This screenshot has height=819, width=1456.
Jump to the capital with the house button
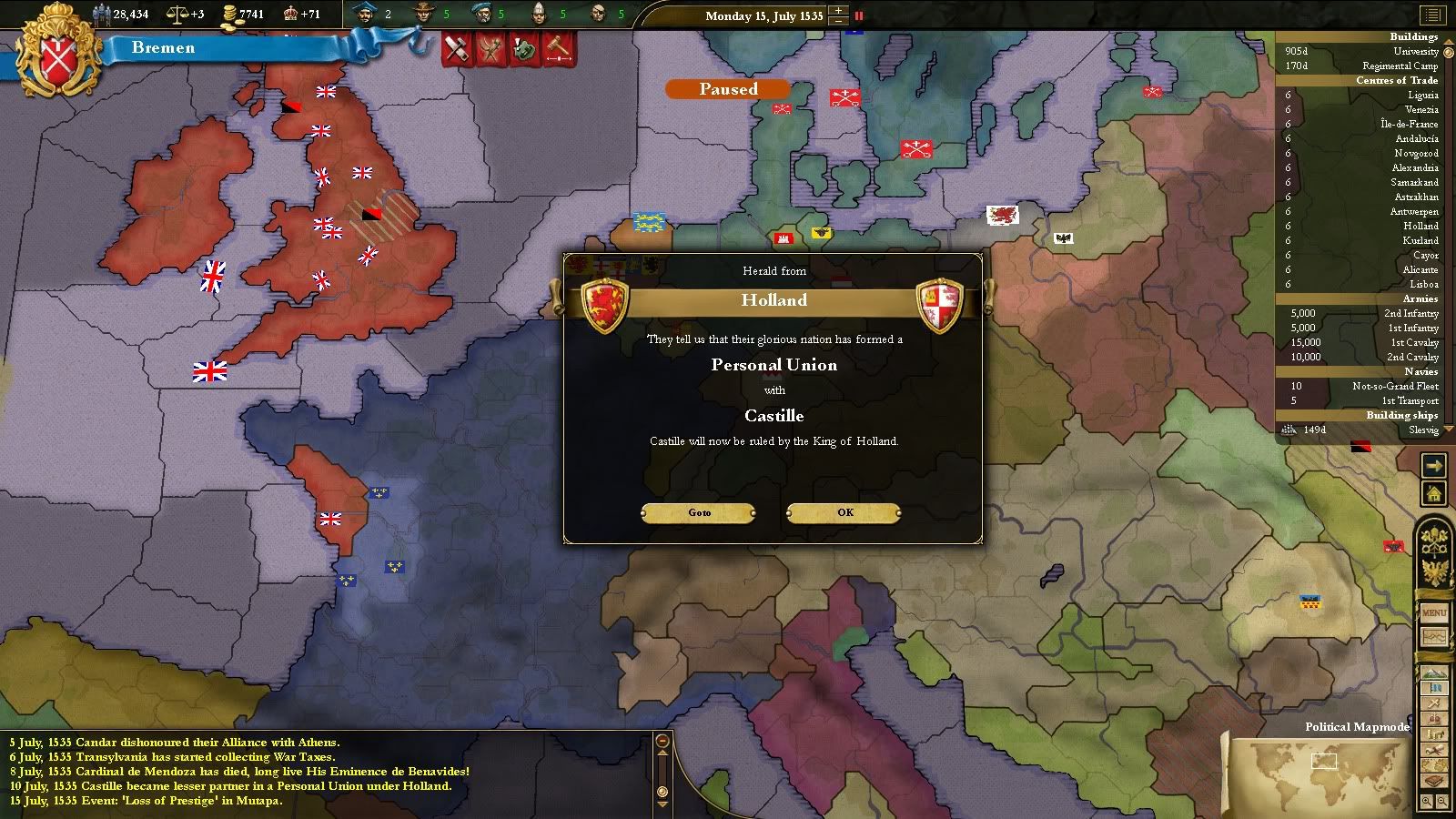(x=1433, y=494)
